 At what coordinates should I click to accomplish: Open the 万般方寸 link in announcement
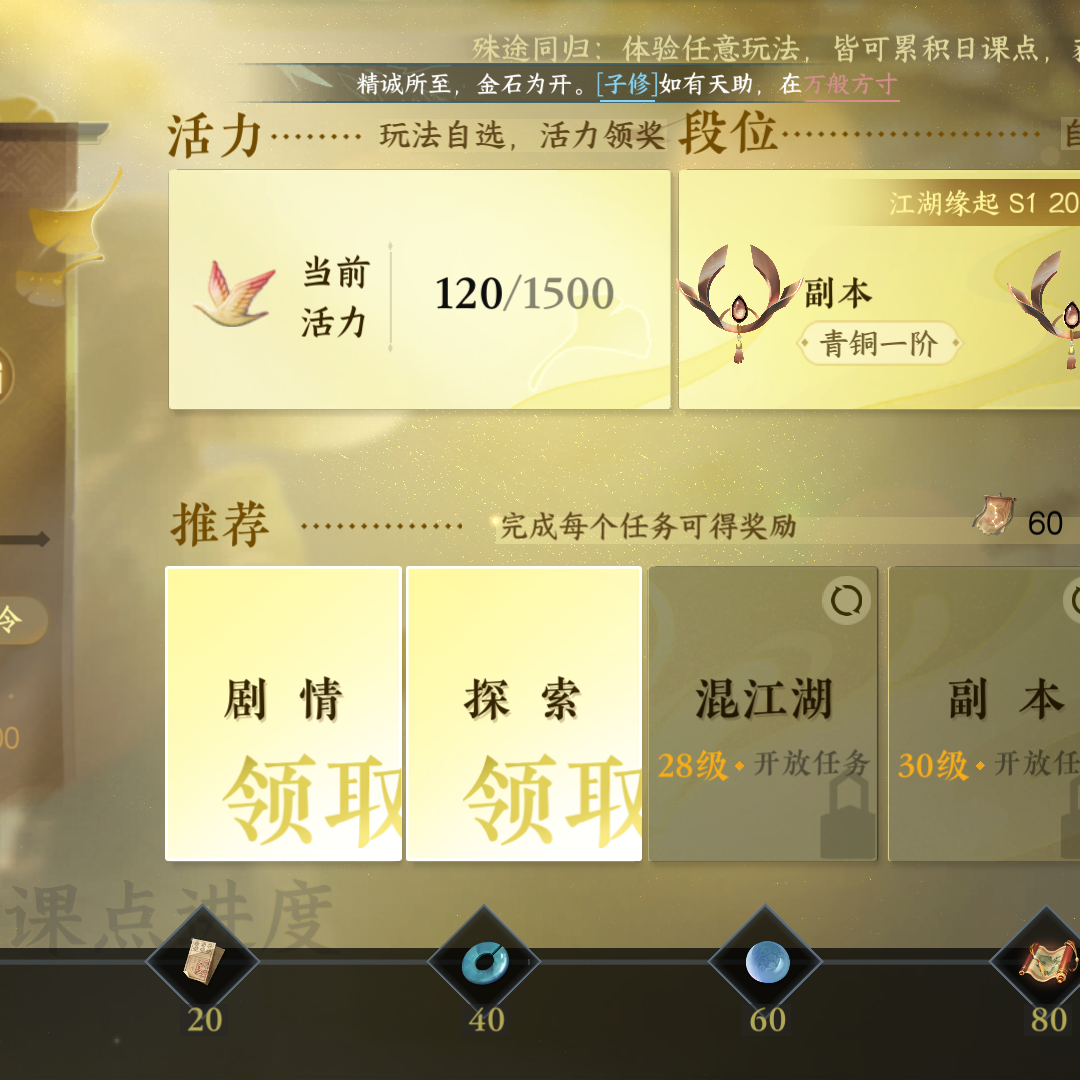pos(851,84)
